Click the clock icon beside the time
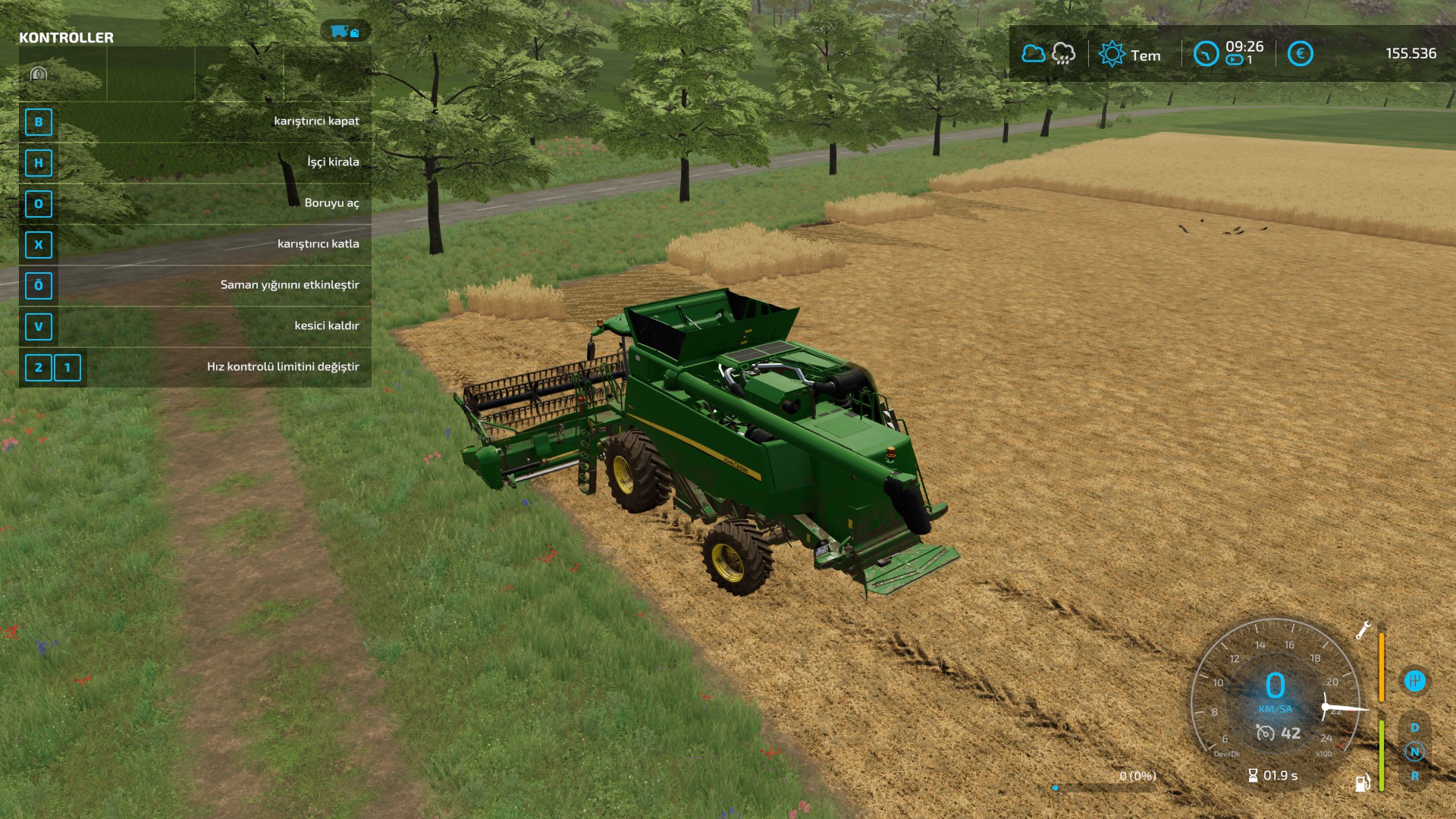This screenshot has height=819, width=1456. pos(1205,54)
